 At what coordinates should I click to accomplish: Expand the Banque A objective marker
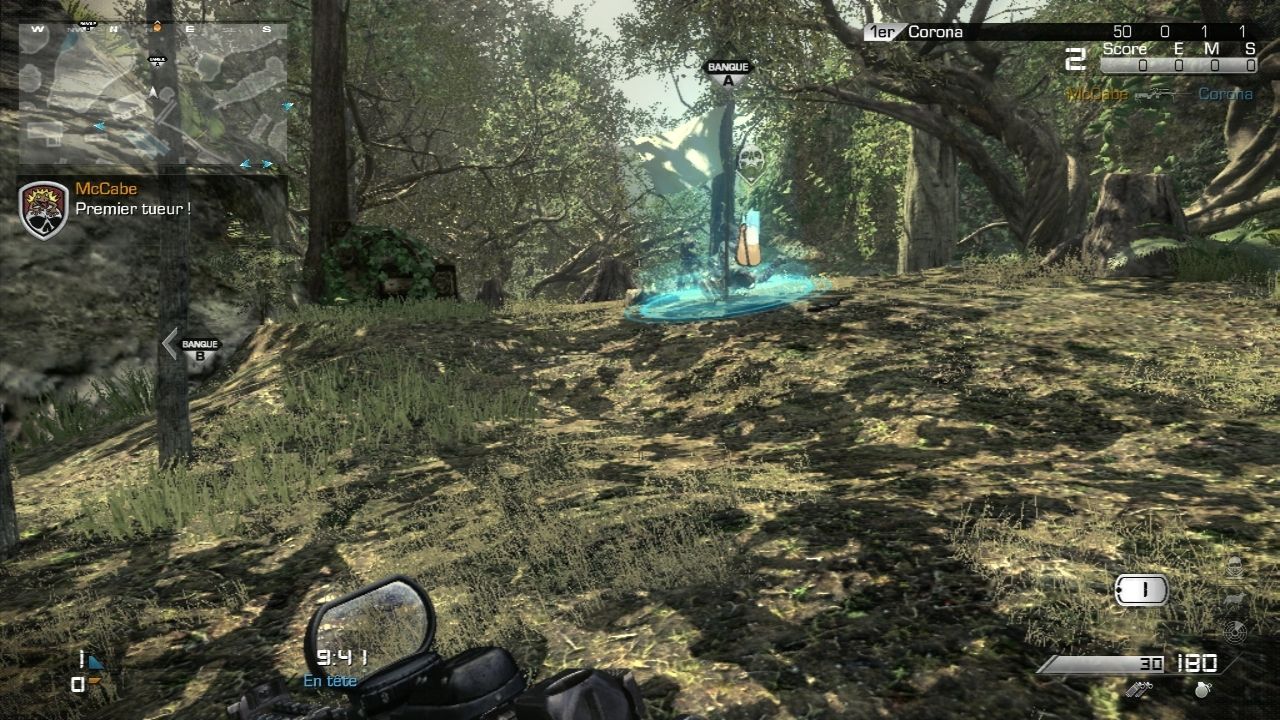click(x=730, y=70)
